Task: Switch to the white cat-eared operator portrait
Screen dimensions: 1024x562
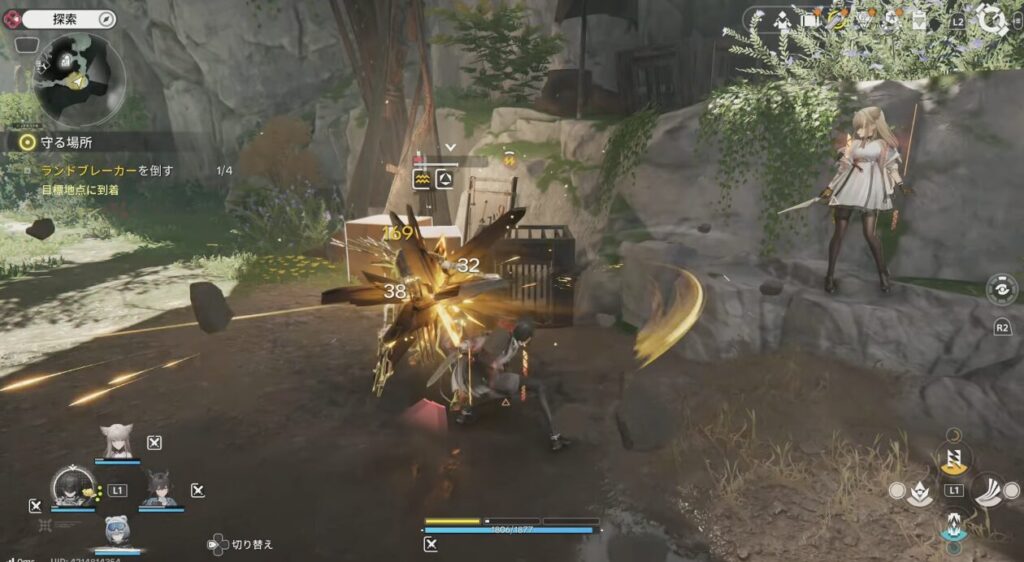Action: point(118,441)
